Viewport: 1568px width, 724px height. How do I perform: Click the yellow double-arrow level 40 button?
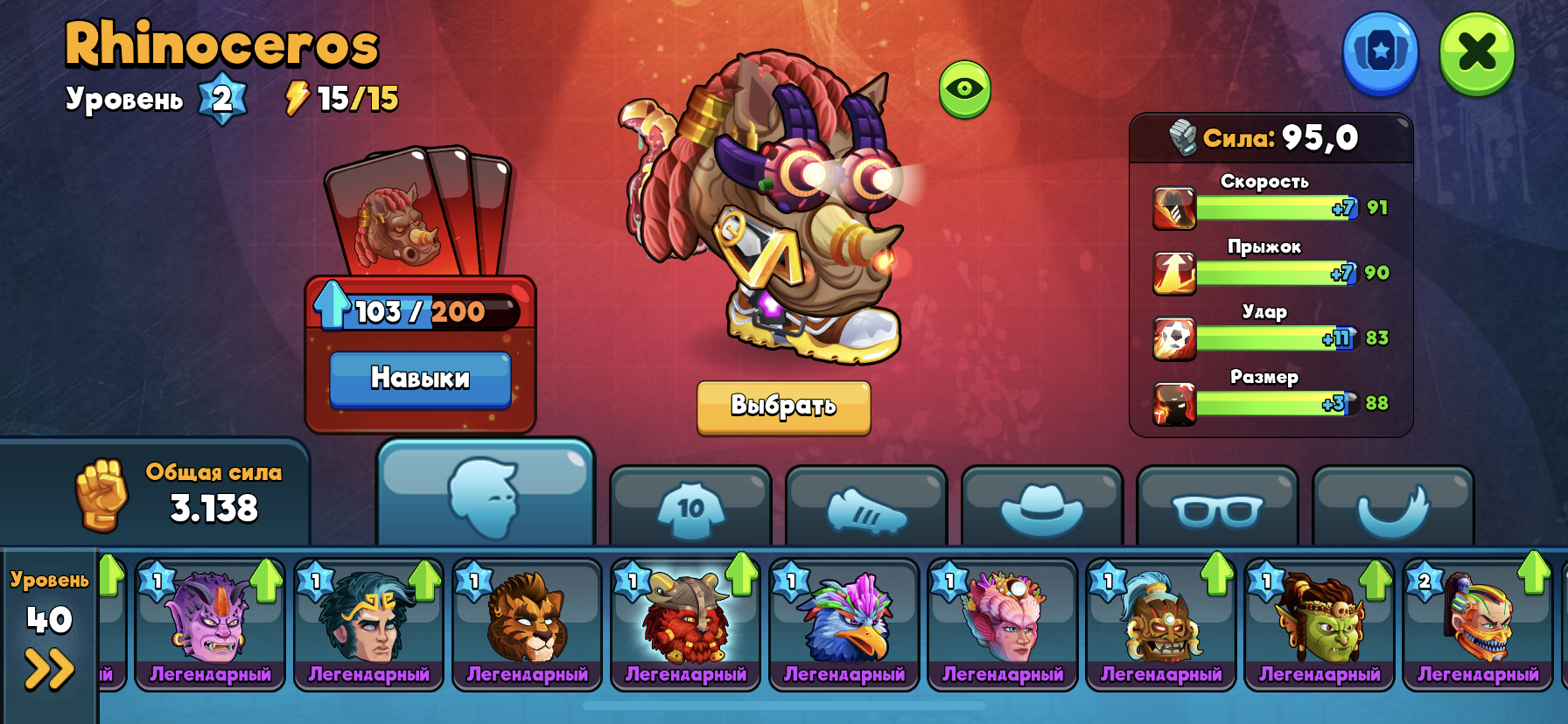(49, 669)
